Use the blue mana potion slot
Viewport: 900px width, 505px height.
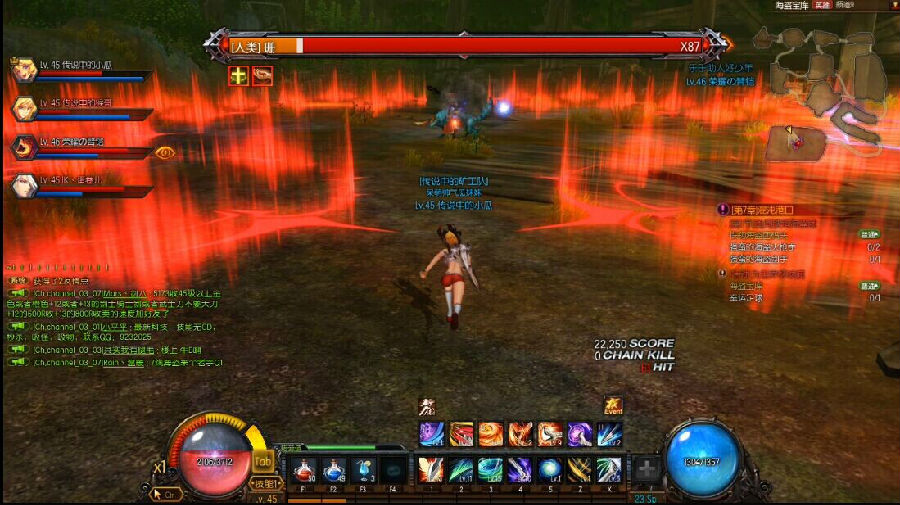[x=334, y=469]
